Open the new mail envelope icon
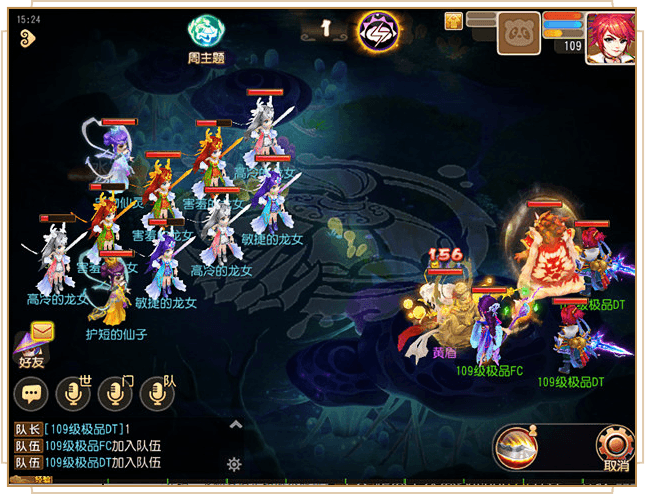This screenshot has height=494, width=645. (x=42, y=331)
